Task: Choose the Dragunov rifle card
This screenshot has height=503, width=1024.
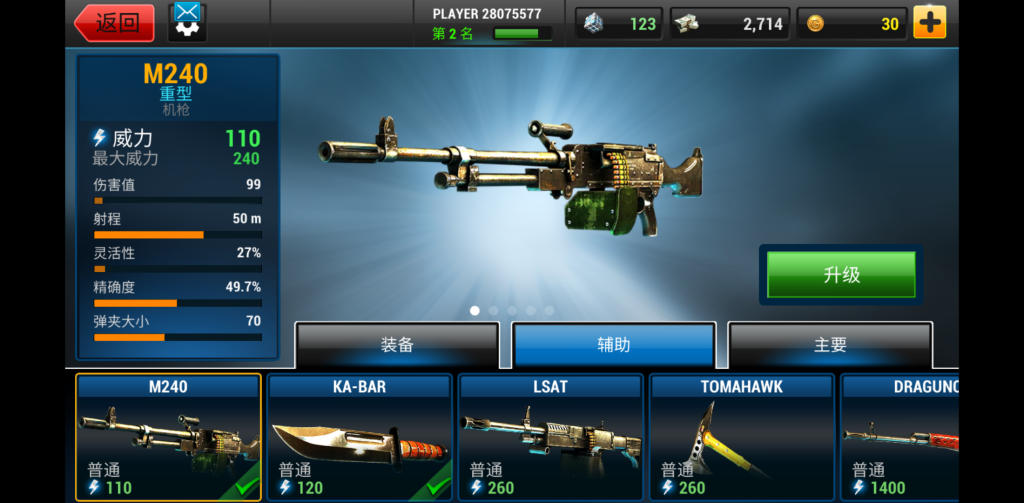Action: (x=900, y=437)
